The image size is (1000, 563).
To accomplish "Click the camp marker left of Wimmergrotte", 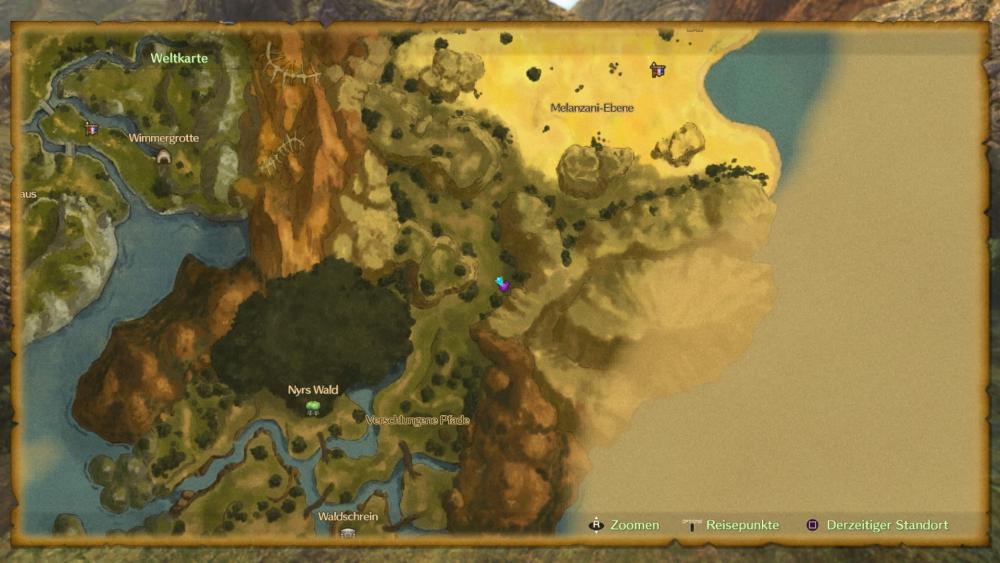I will tap(92, 128).
